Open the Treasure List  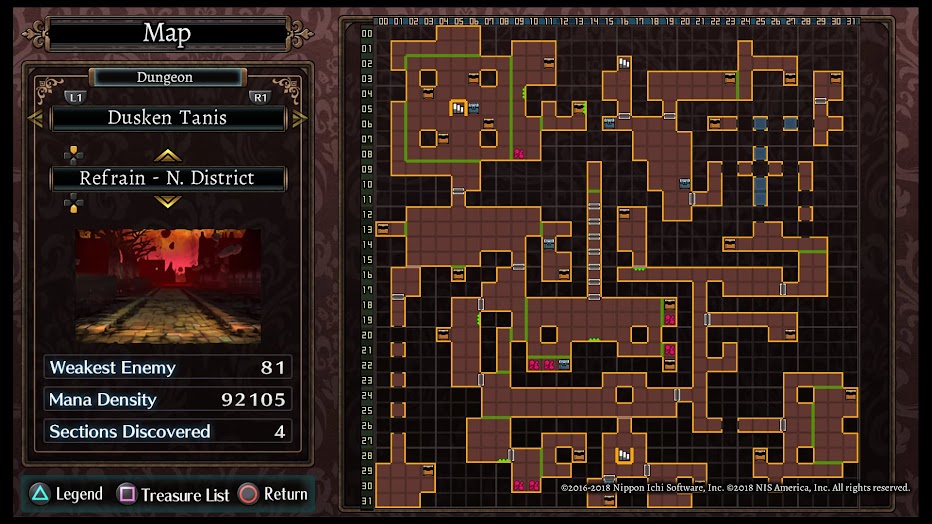click(174, 494)
